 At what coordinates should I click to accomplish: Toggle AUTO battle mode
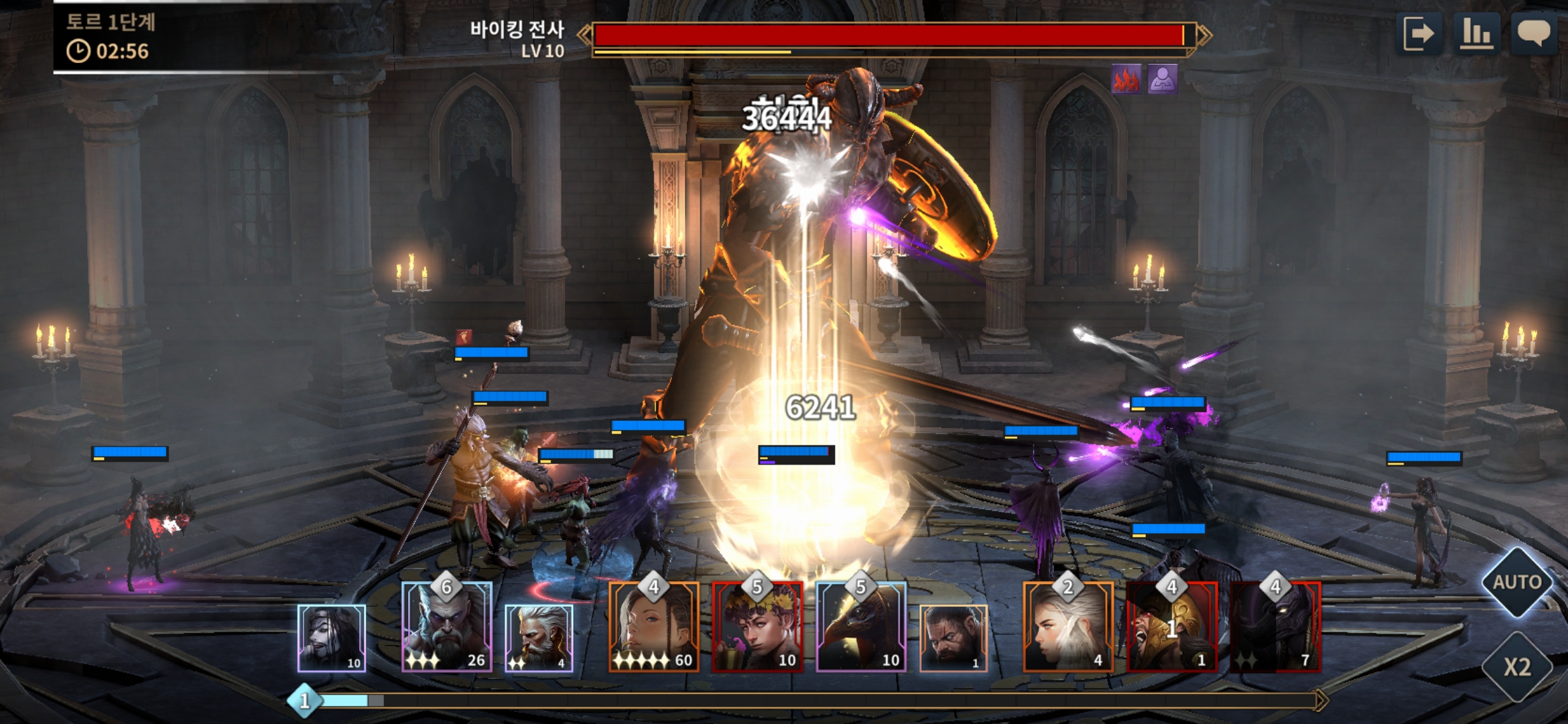pos(1516,582)
